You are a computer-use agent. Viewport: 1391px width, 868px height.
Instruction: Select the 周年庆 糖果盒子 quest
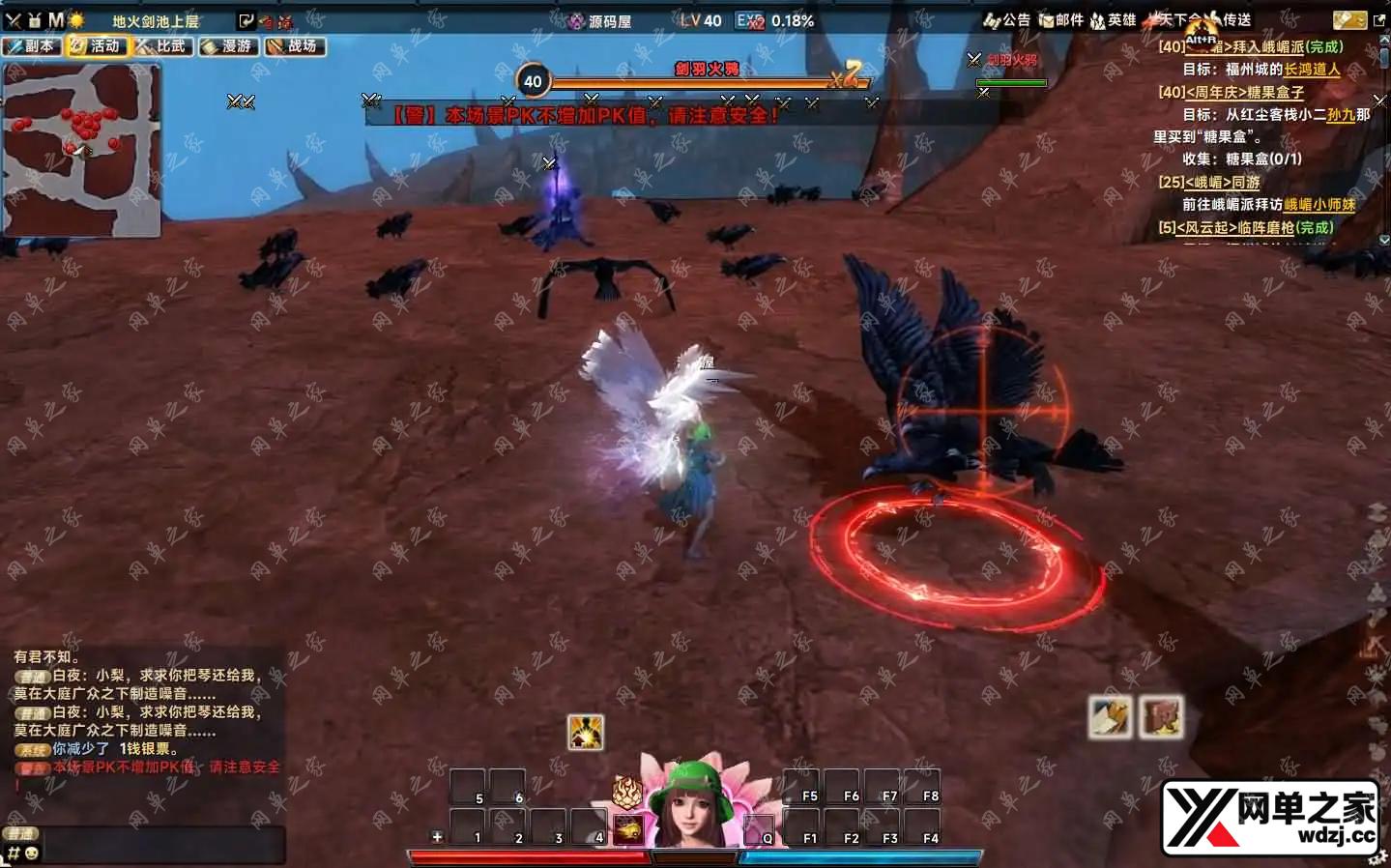pos(1245,93)
